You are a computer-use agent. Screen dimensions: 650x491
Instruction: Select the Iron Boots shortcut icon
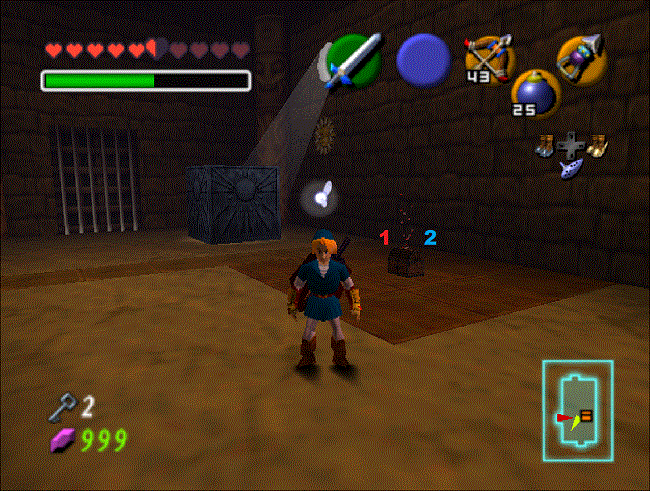click(546, 147)
